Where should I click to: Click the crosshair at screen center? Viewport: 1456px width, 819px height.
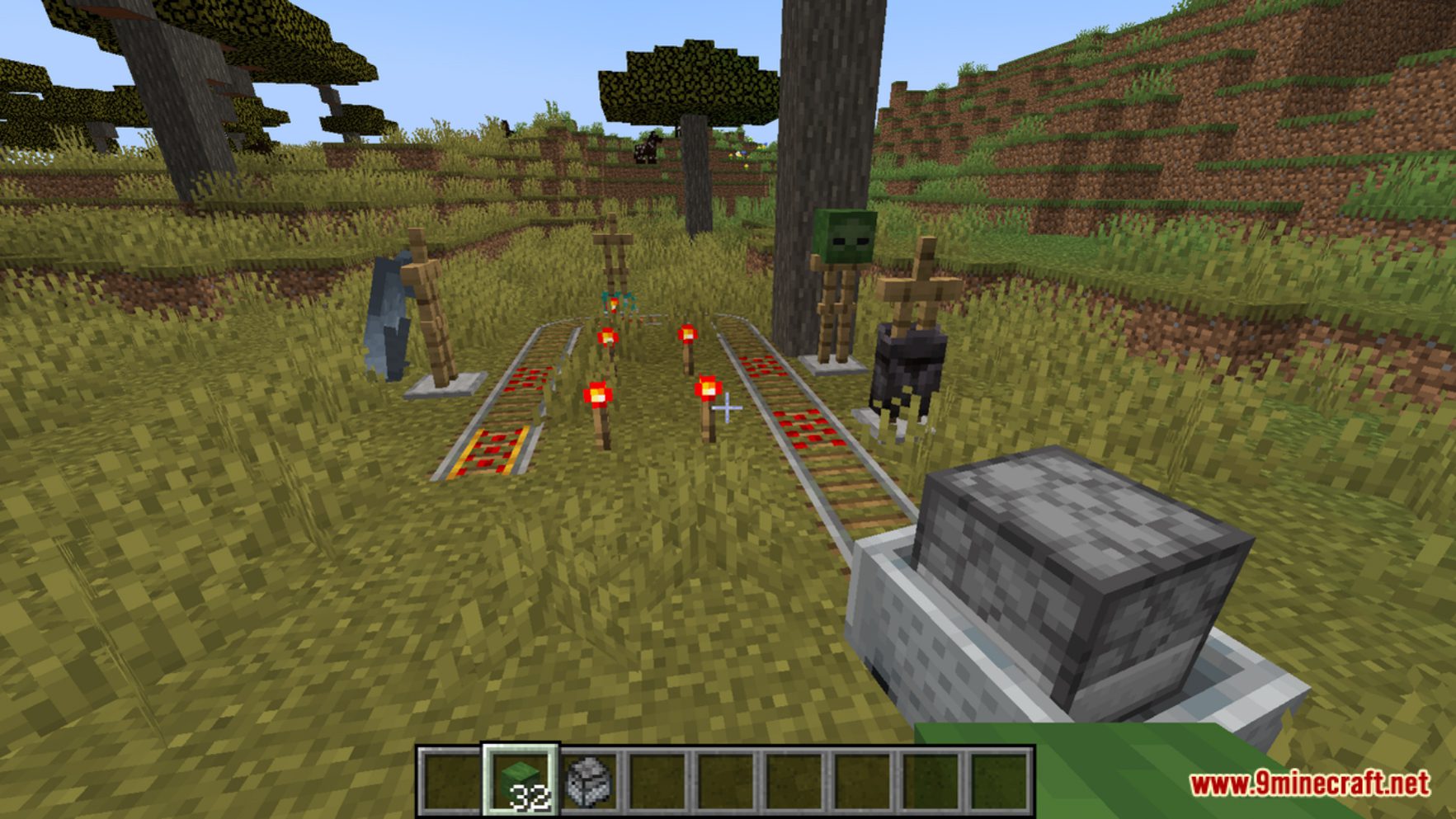728,409
